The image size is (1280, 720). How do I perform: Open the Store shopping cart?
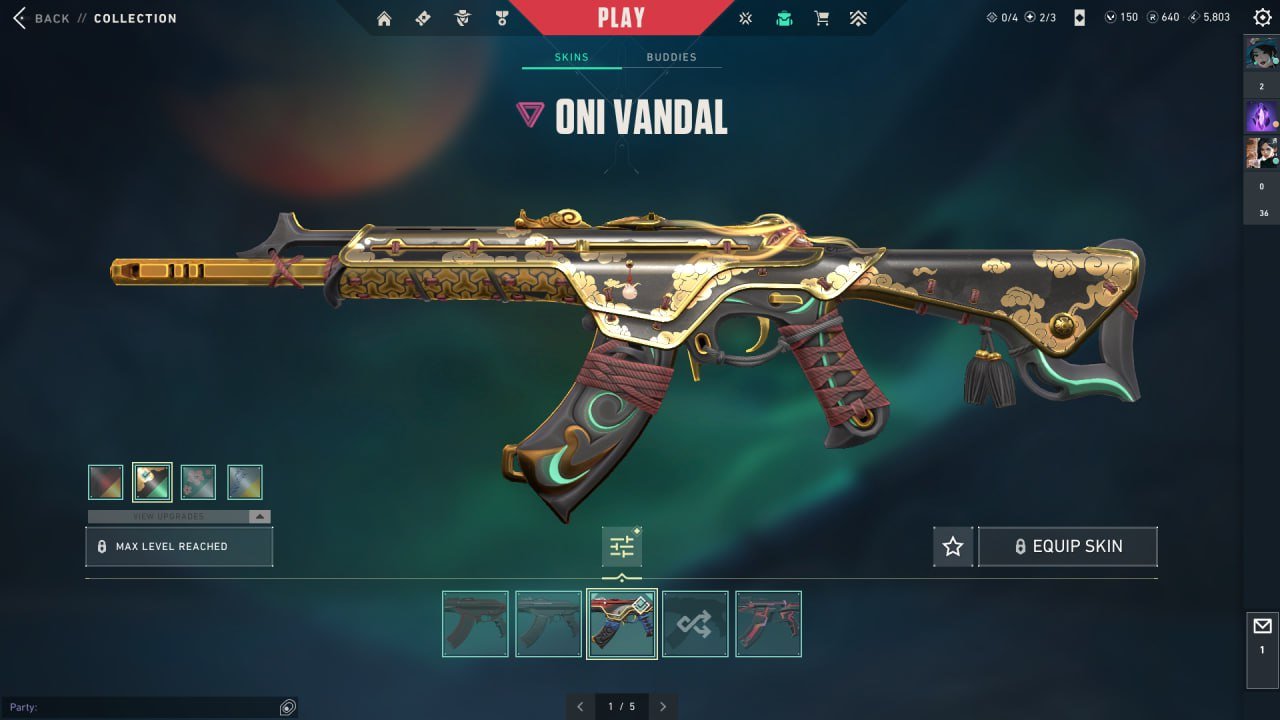pos(821,17)
